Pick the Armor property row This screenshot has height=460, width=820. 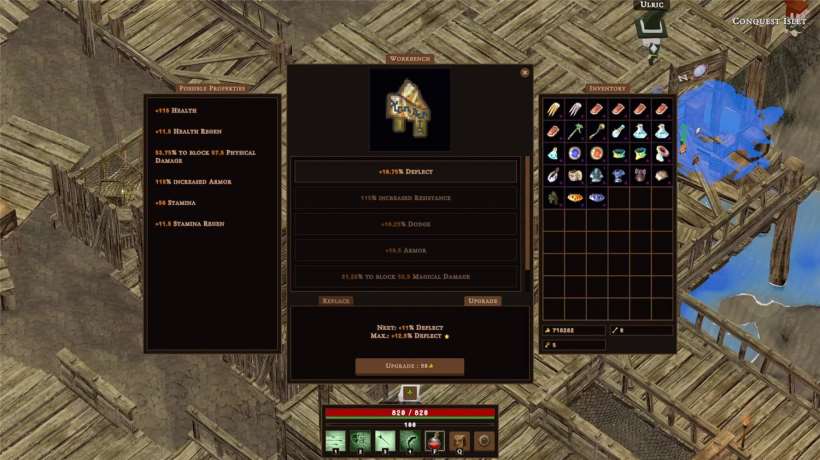pyautogui.click(x=406, y=250)
